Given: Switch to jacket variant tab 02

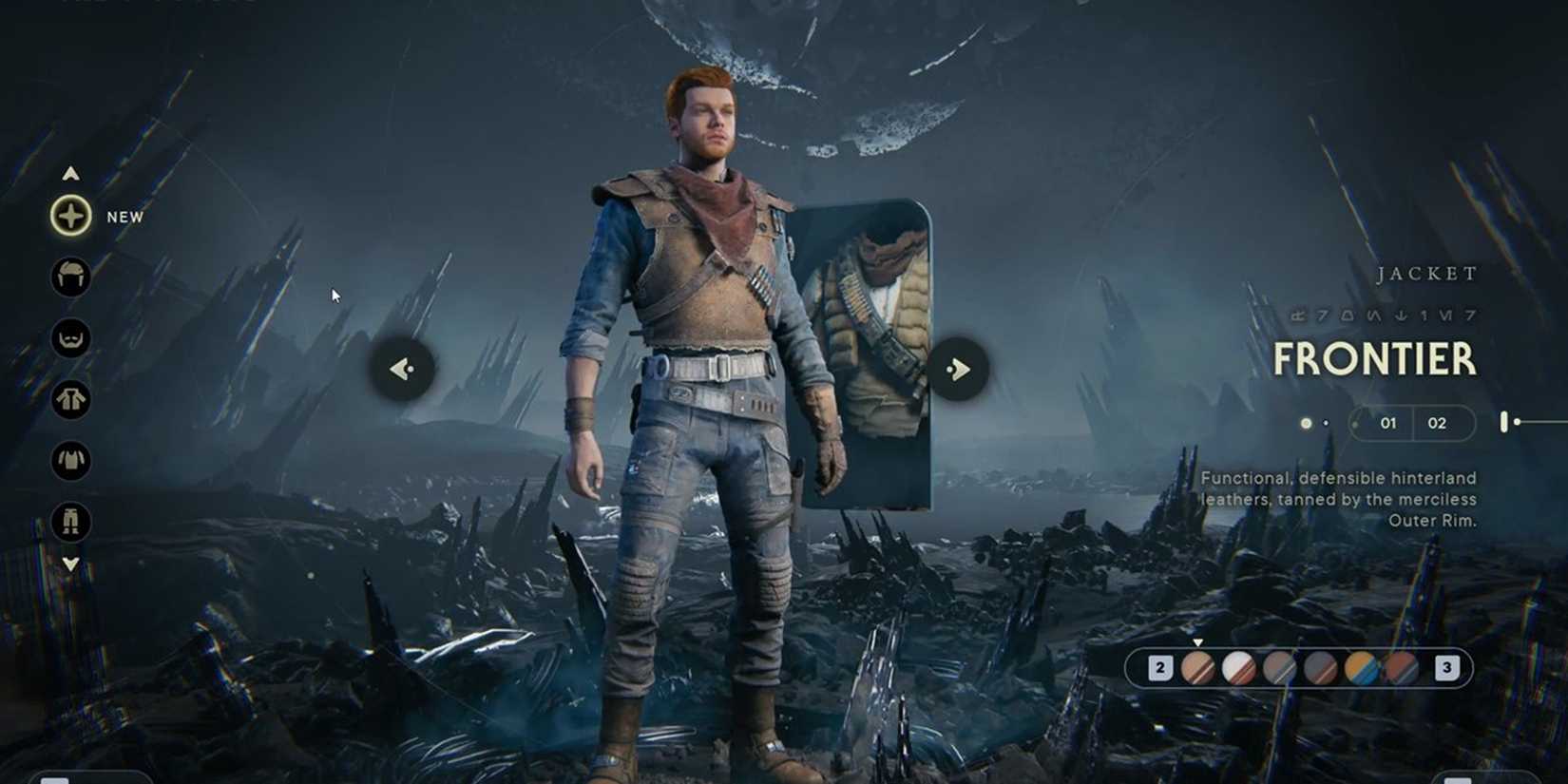Looking at the screenshot, I should tap(1437, 423).
